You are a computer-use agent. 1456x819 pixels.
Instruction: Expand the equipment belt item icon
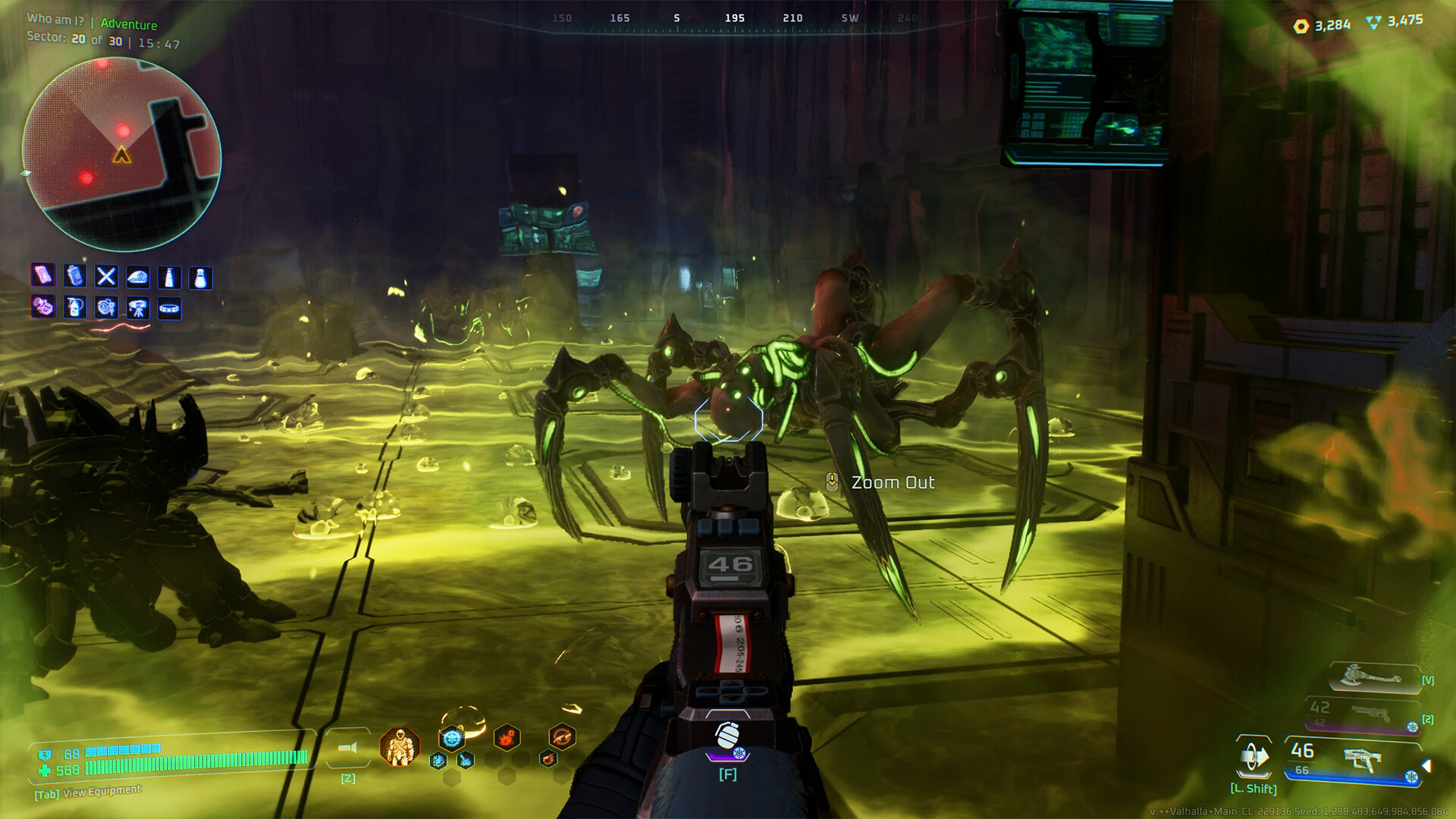pyautogui.click(x=170, y=309)
